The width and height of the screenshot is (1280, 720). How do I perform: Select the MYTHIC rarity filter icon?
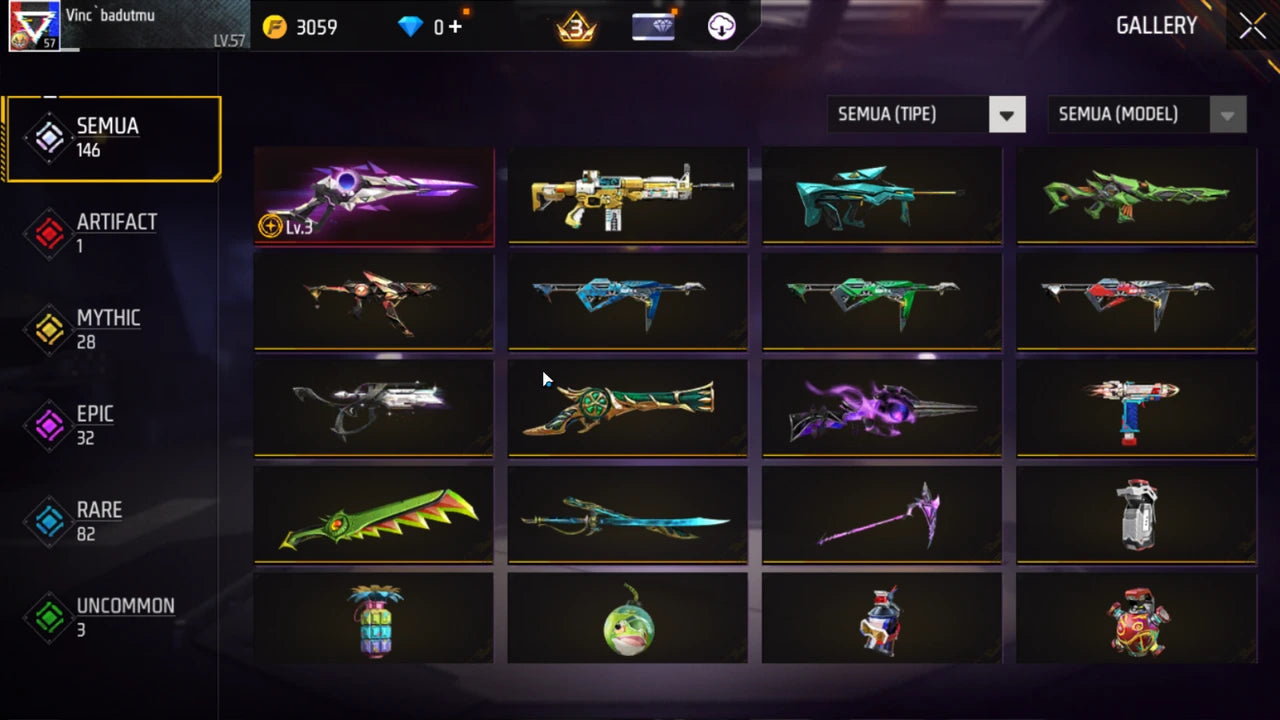[x=48, y=328]
